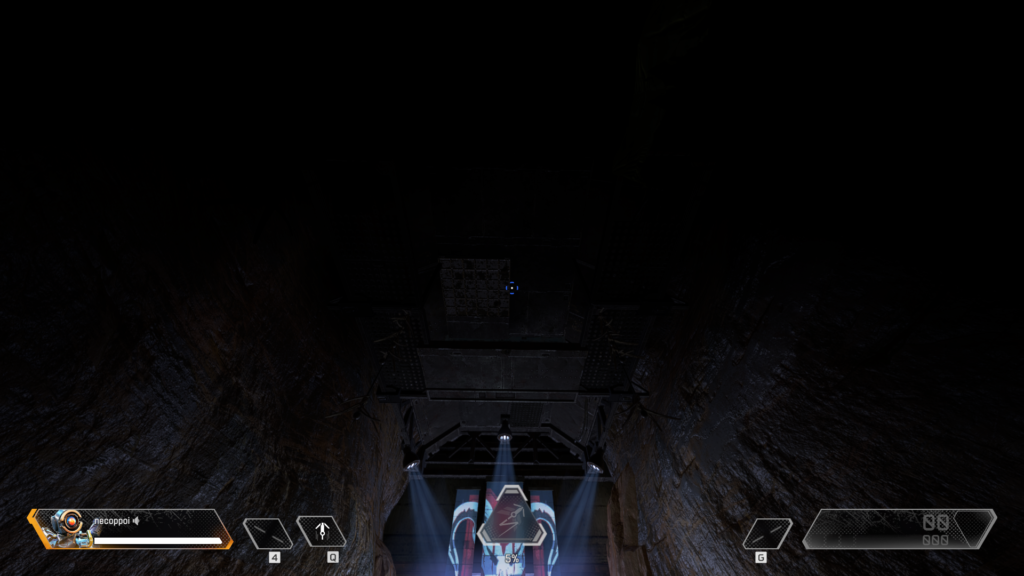Activate the grappling hook tactical ability
1024x576 pixels.
pos(322,532)
